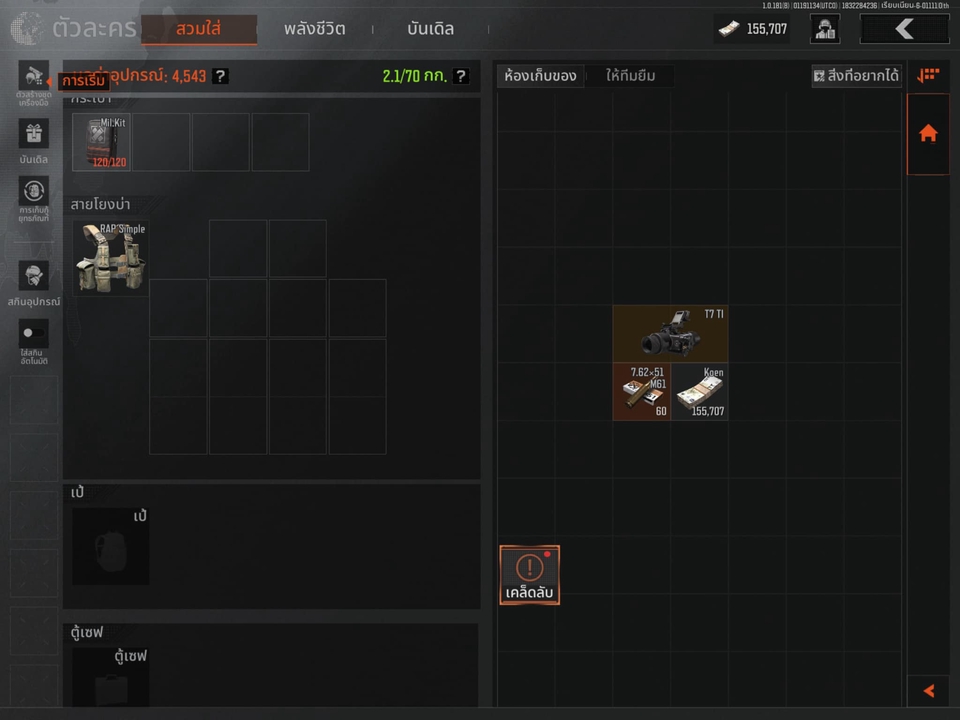Viewport: 960px width, 720px height.
Task: Toggle the สิ่งที่อยากได้ wishlist button
Action: 856,75
